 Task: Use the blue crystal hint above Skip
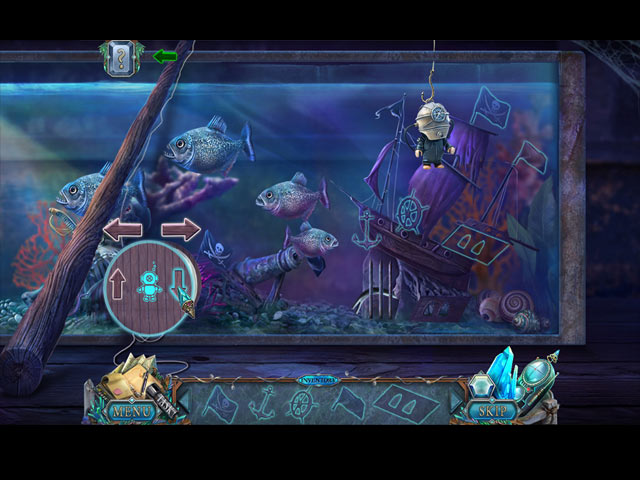497,370
